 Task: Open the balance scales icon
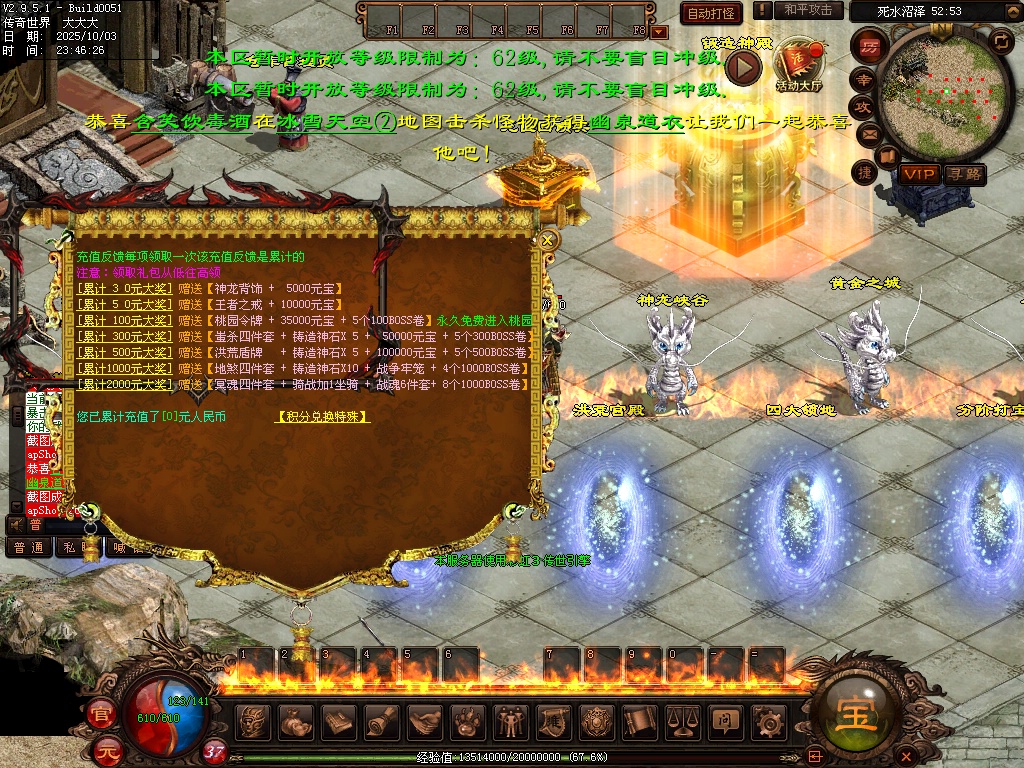click(682, 720)
